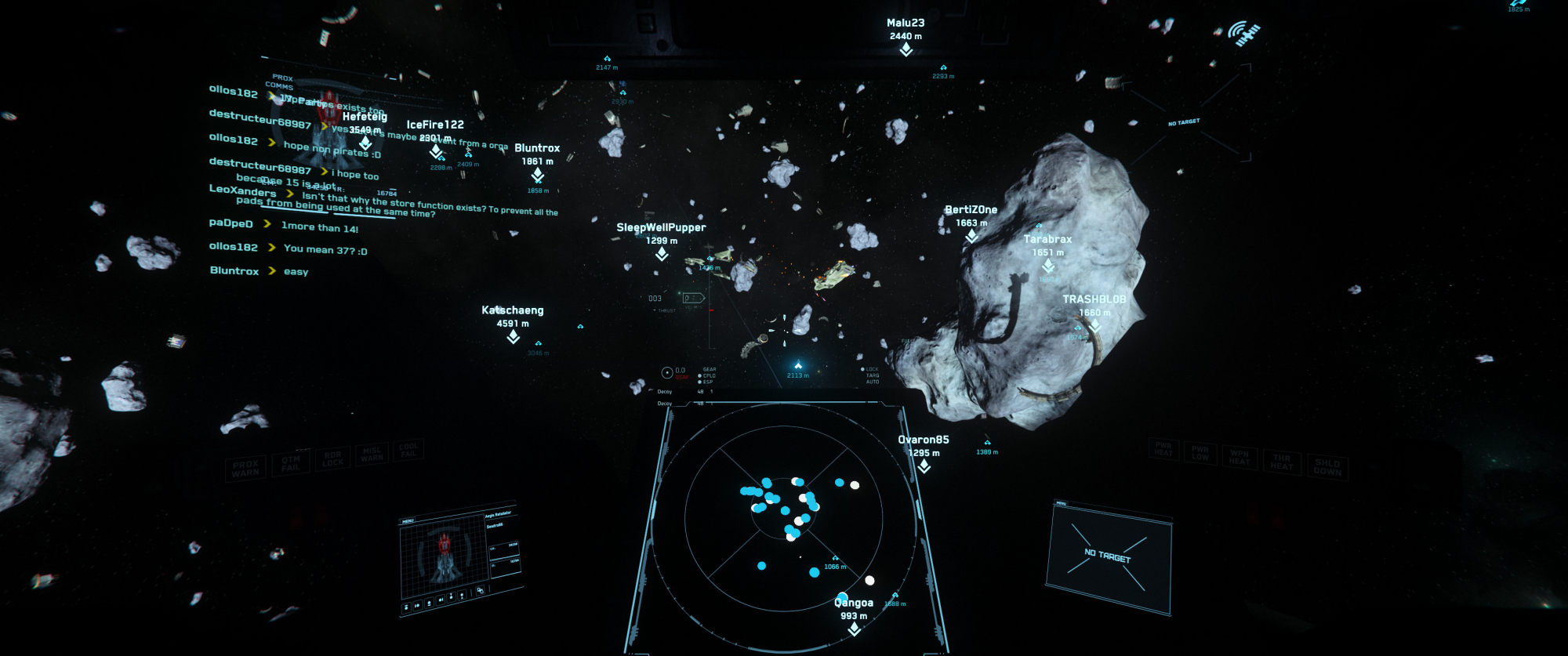Viewport: 1568px width, 656px height.
Task: Click paDpeD's chat message
Action: pos(319,228)
